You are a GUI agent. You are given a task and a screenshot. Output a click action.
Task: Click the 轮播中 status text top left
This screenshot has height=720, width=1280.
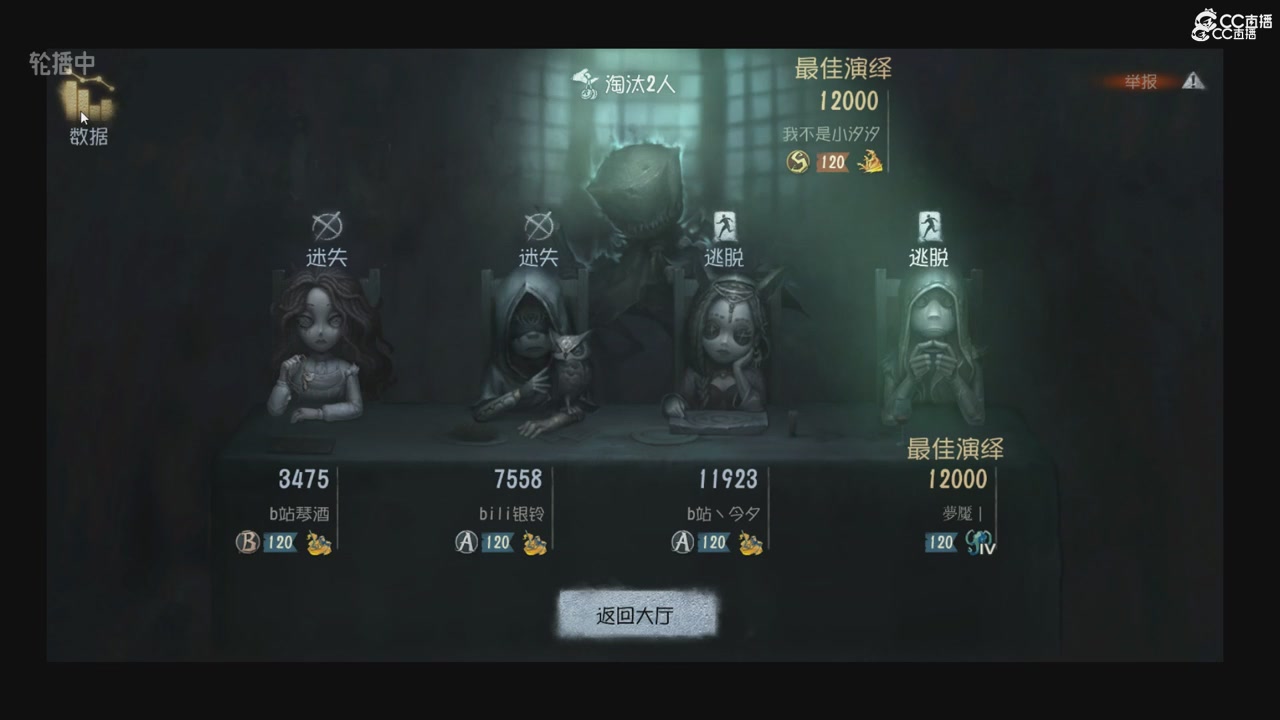[63, 62]
